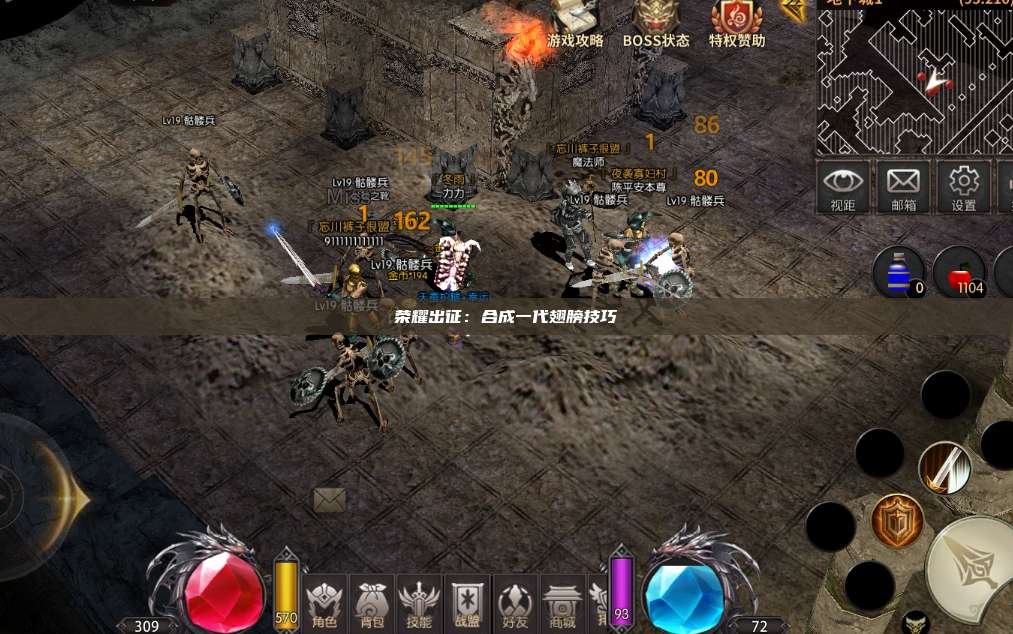
Task: Open the 邮箱 mailbox
Action: 903,187
